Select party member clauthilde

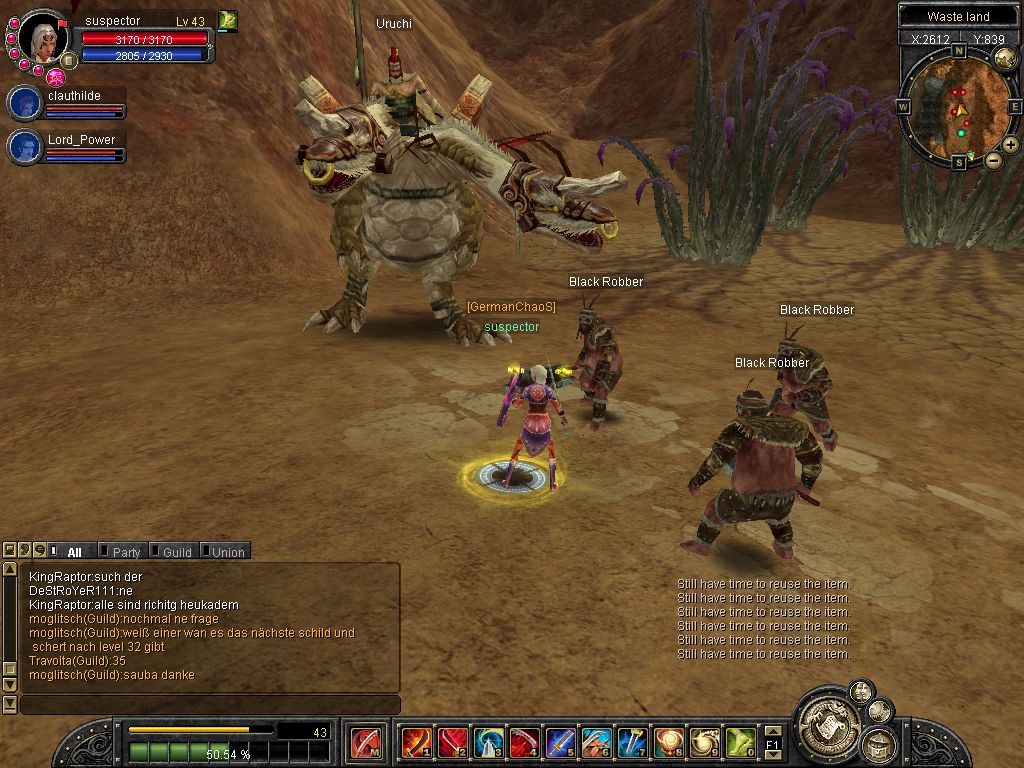tap(24, 103)
